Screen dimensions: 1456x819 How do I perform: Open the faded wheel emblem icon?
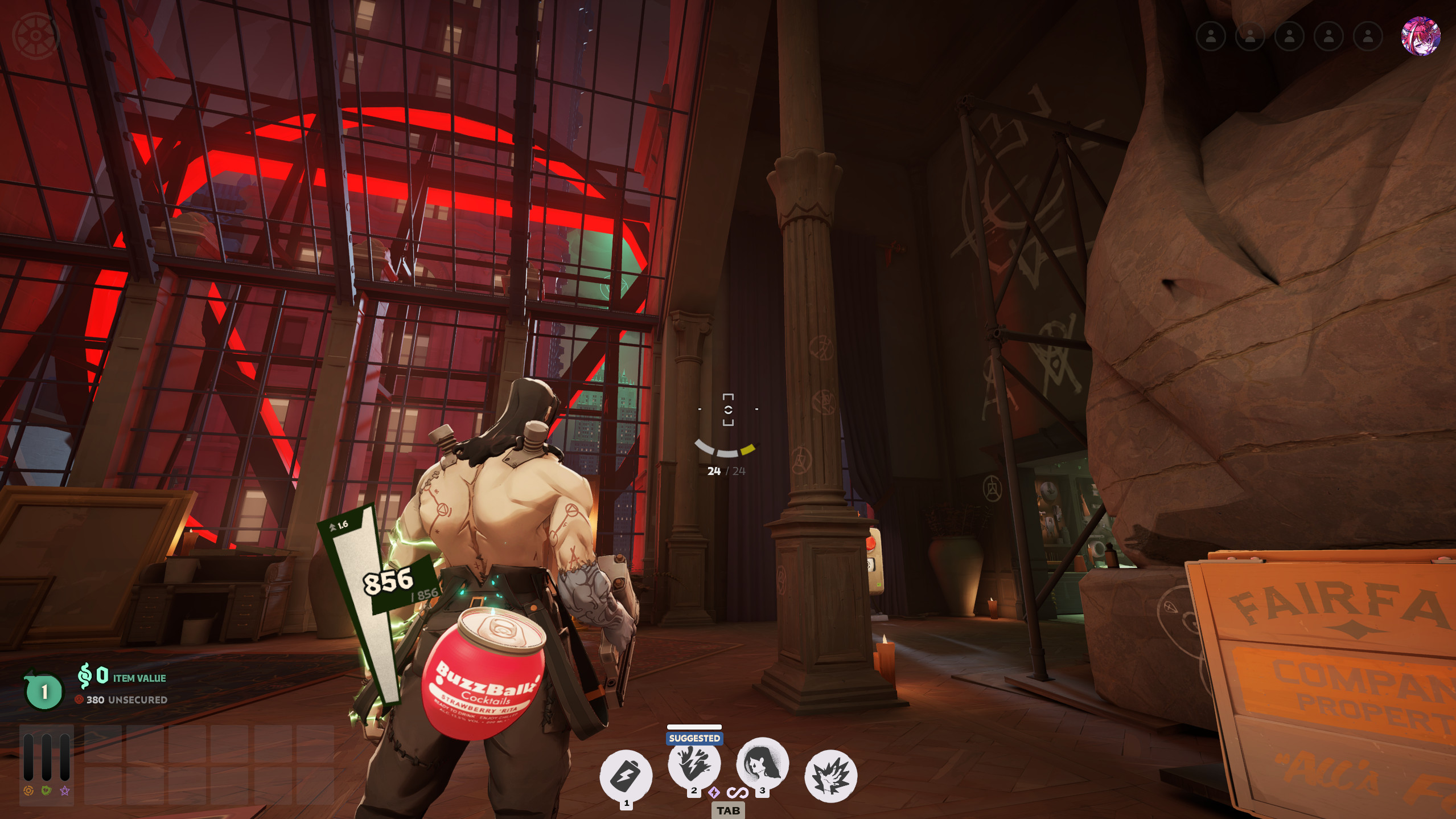coord(35,36)
